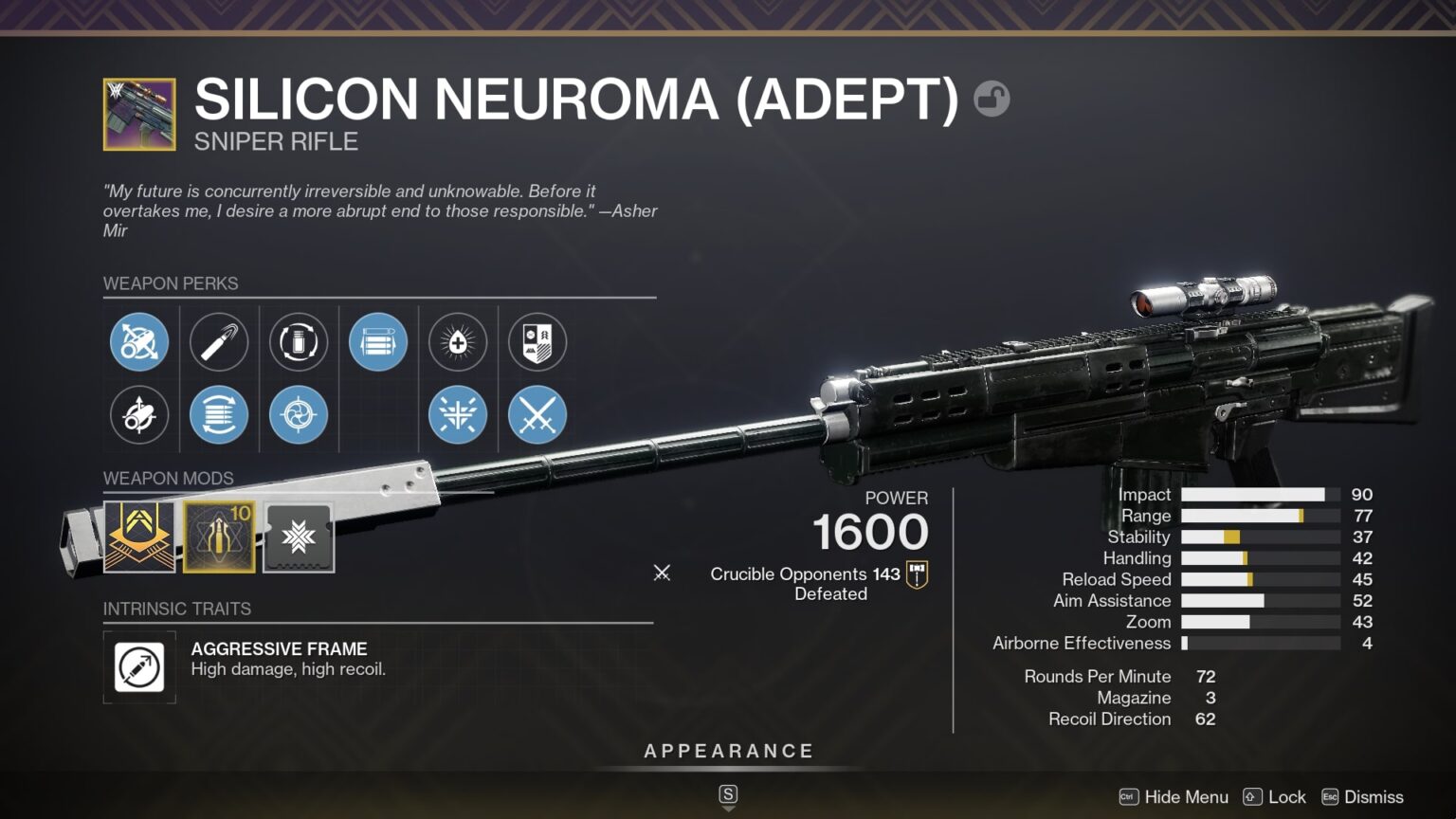Select the spinning targeting reticle perk

click(x=299, y=415)
